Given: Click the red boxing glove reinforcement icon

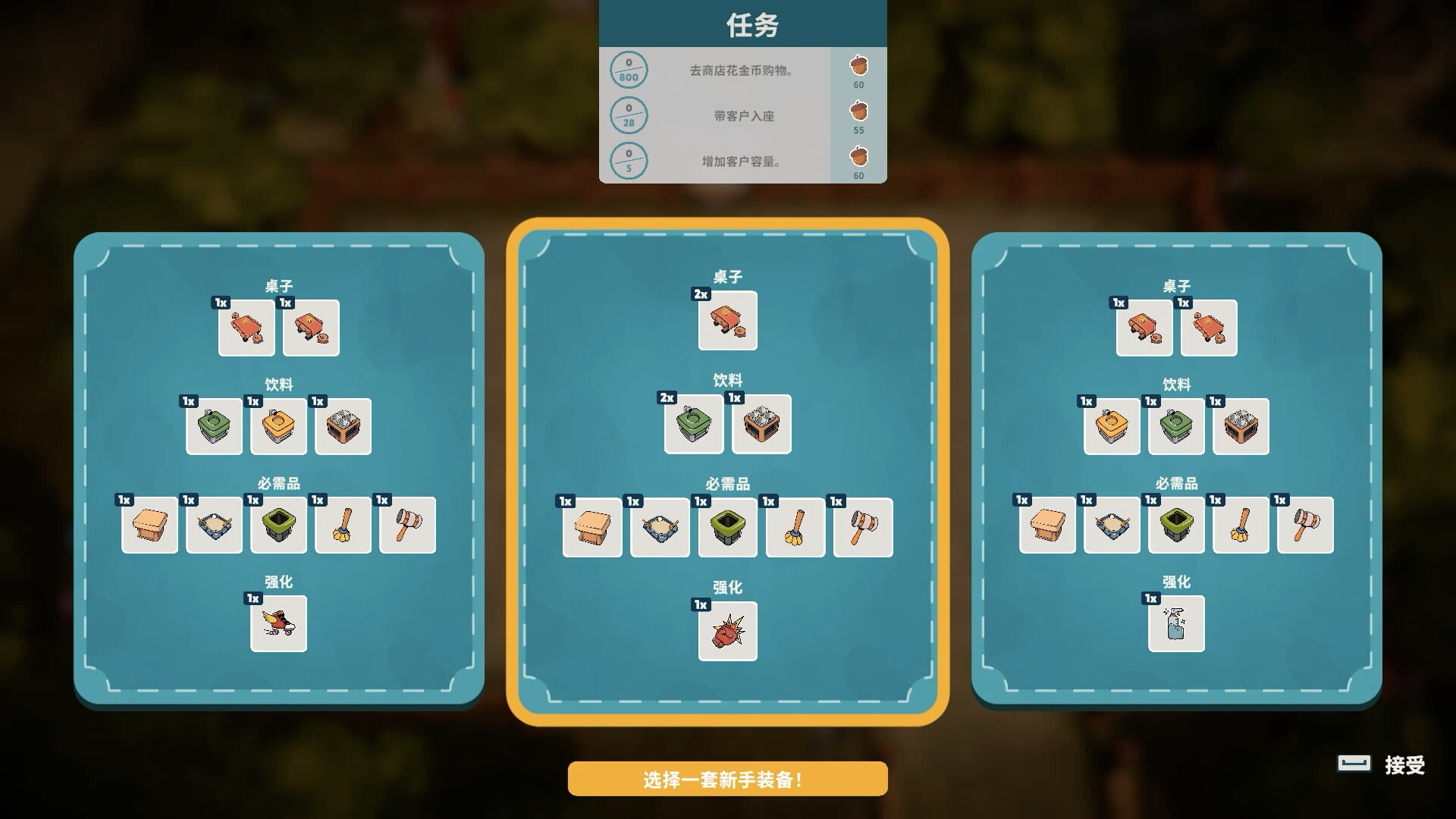Looking at the screenshot, I should click(x=727, y=632).
